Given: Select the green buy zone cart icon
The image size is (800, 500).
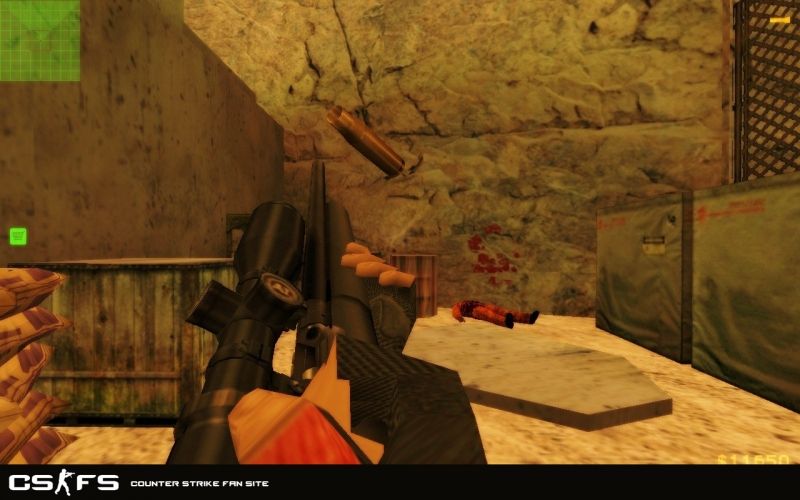Looking at the screenshot, I should click(17, 236).
